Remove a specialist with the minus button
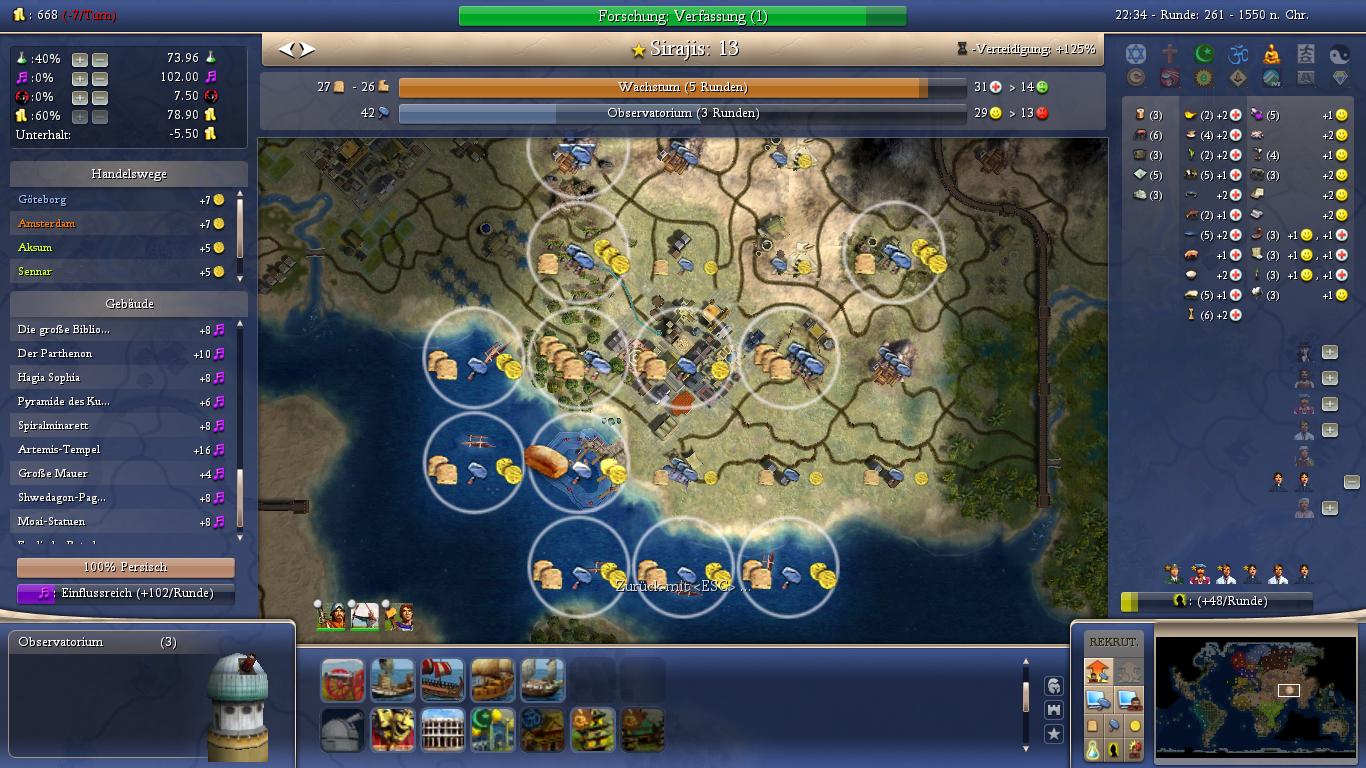The width and height of the screenshot is (1366, 768). coord(1351,482)
